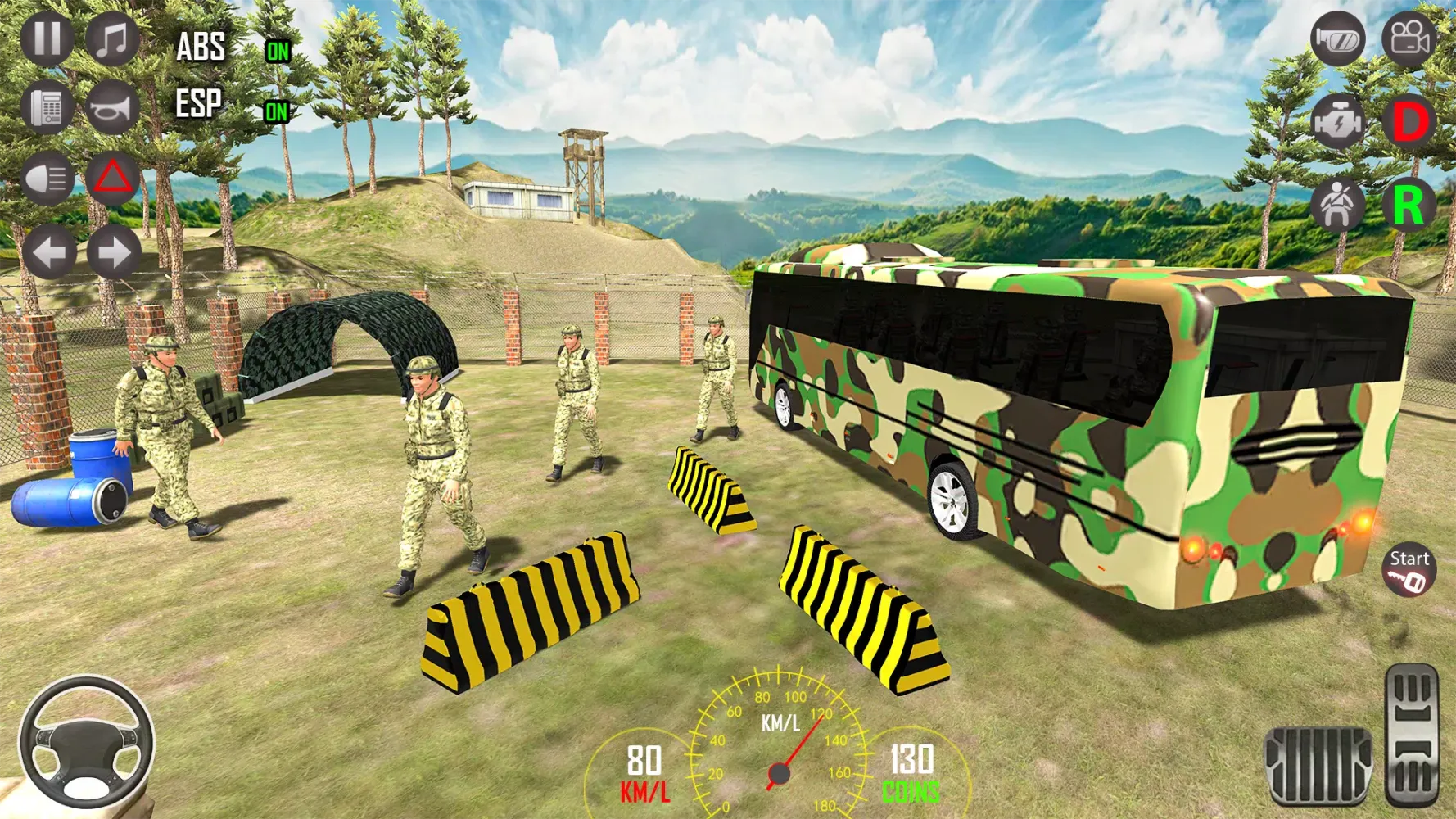Shift into Drive gear D

pos(1409,123)
